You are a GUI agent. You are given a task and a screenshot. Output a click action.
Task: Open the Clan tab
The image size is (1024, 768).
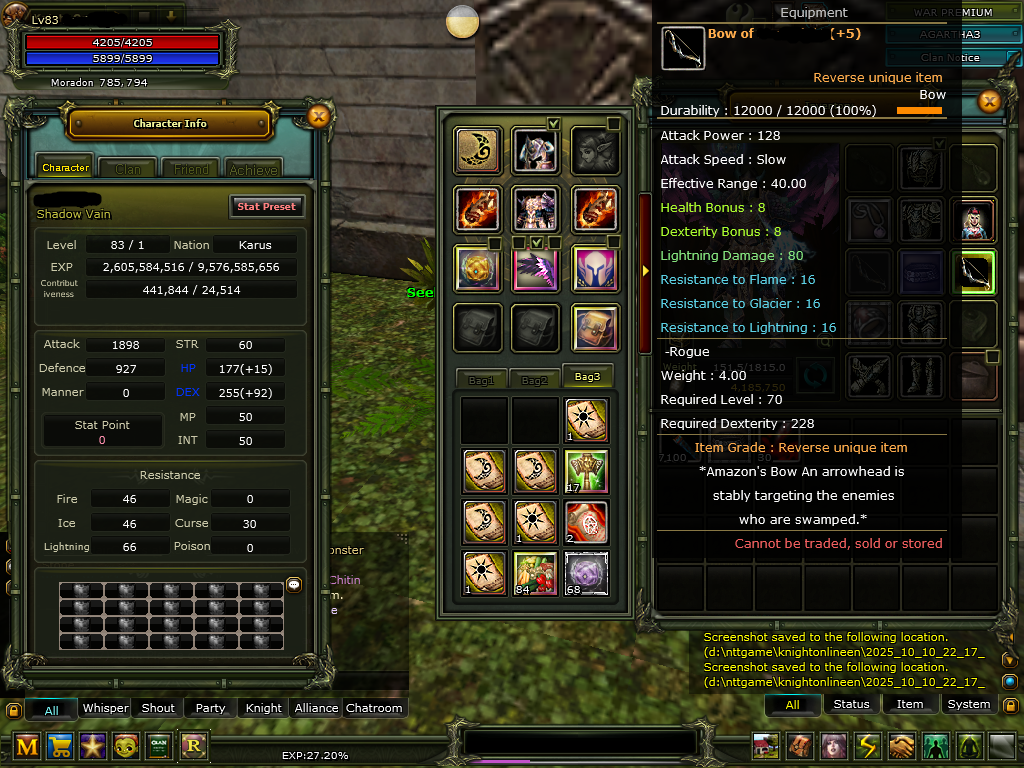[128, 169]
